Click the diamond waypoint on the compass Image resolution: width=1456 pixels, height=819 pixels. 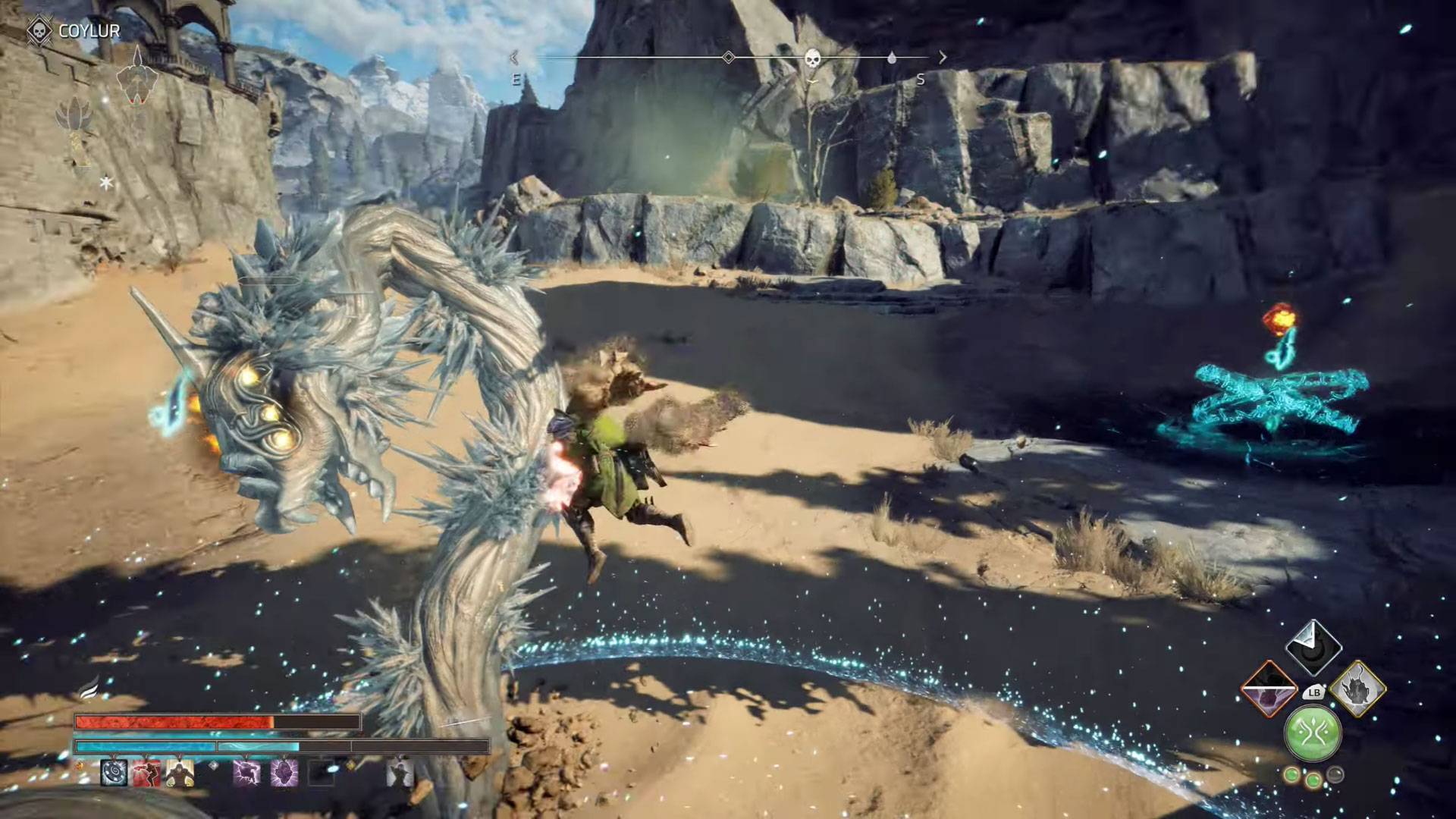[x=728, y=58]
